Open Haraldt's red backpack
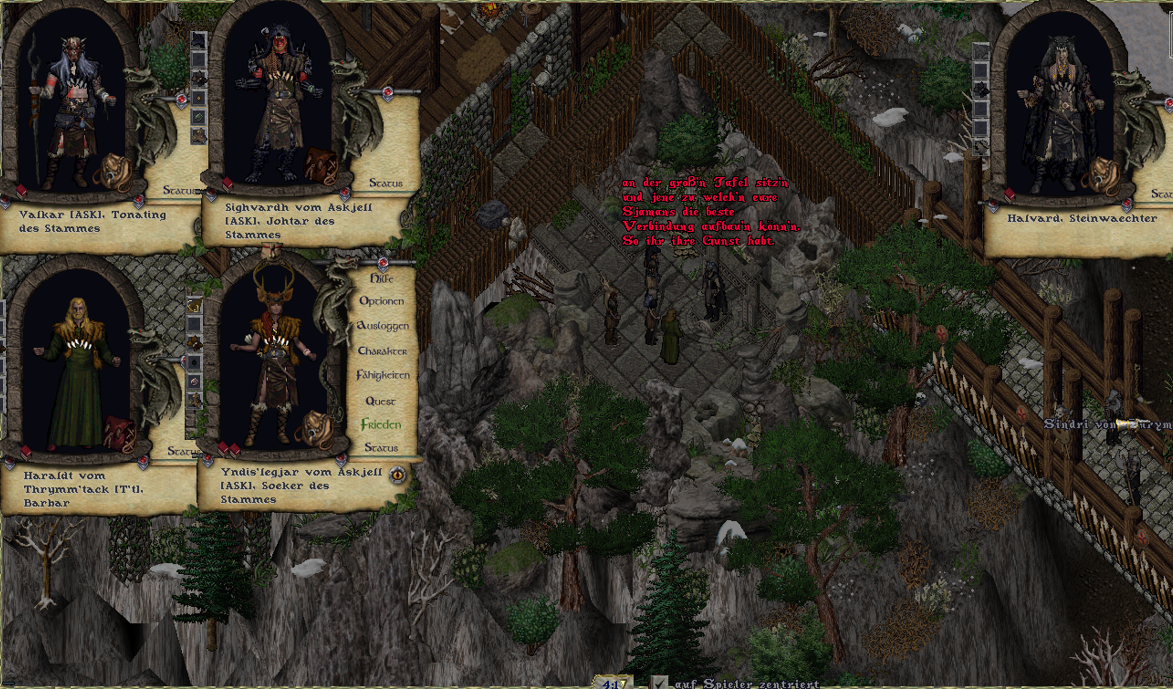The width and height of the screenshot is (1173, 689). pyautogui.click(x=119, y=432)
